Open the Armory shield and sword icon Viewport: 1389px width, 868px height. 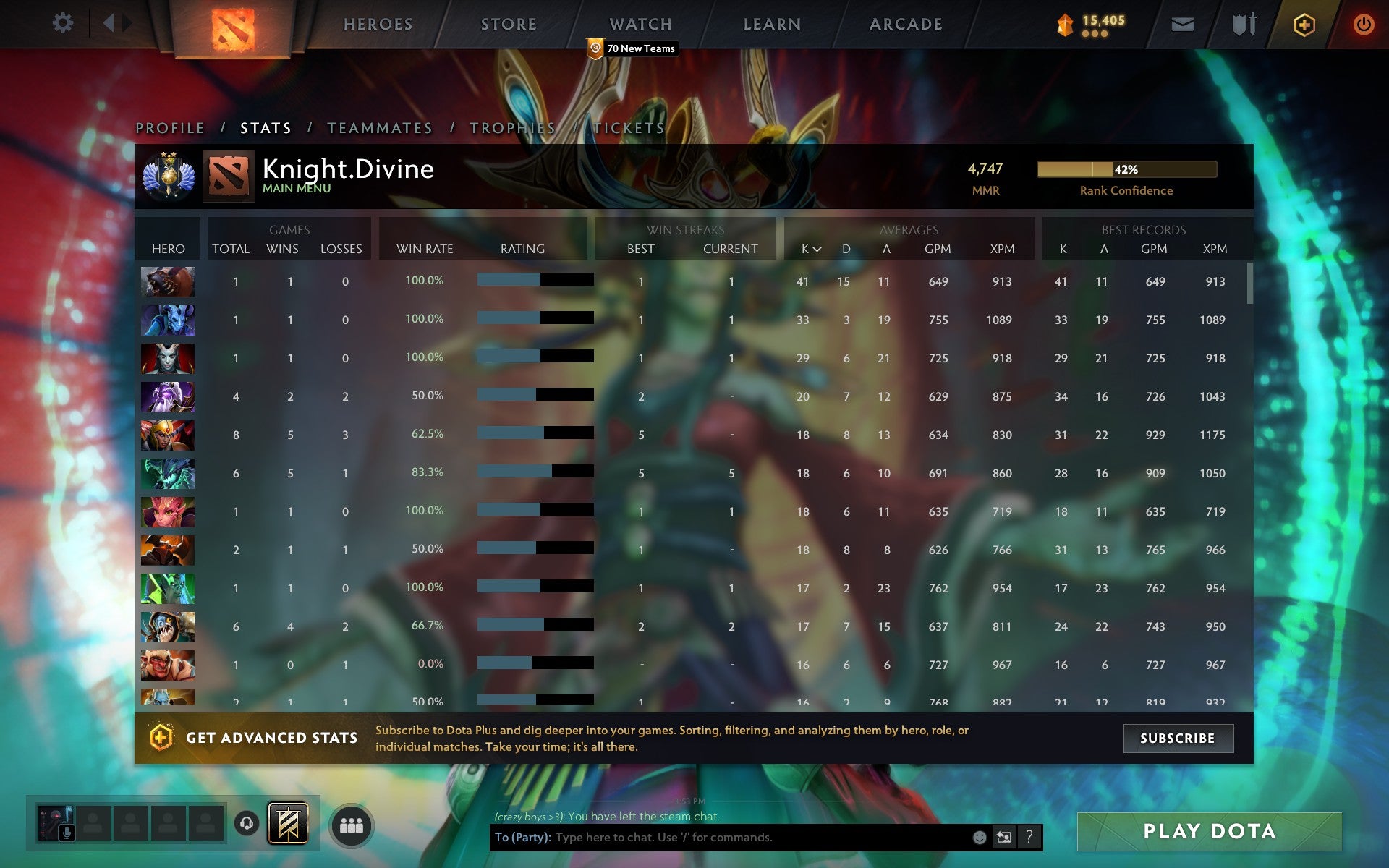pos(1243,23)
